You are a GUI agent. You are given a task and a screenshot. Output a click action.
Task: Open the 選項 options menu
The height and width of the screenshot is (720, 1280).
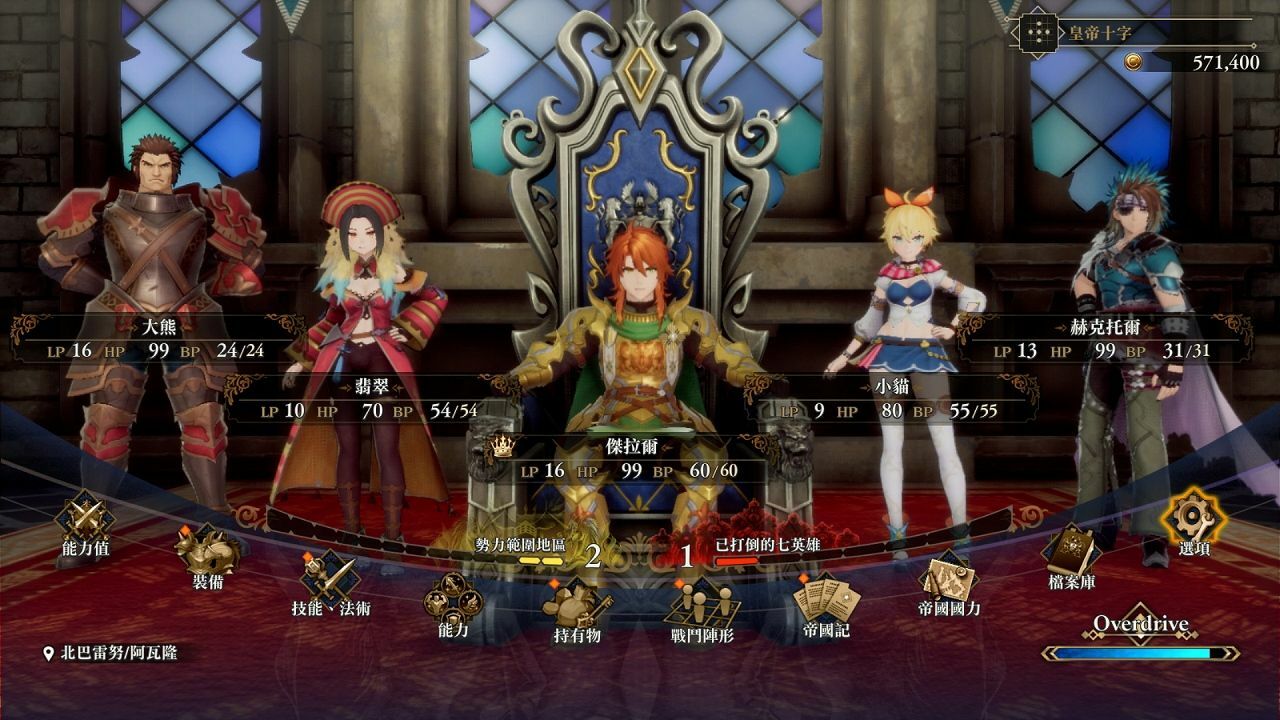[1194, 522]
